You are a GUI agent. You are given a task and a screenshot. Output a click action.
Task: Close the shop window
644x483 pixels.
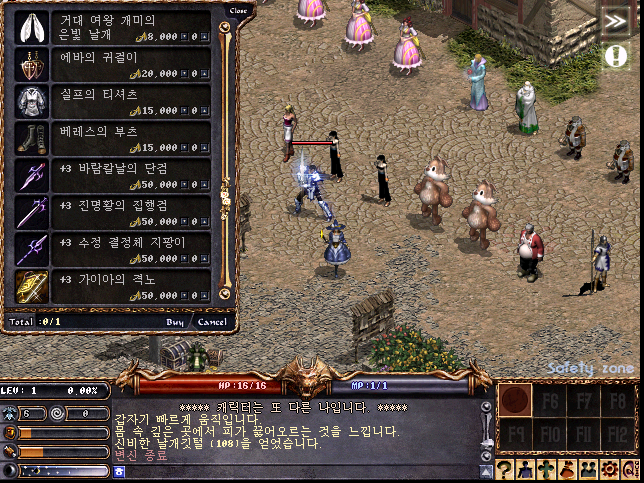[237, 11]
